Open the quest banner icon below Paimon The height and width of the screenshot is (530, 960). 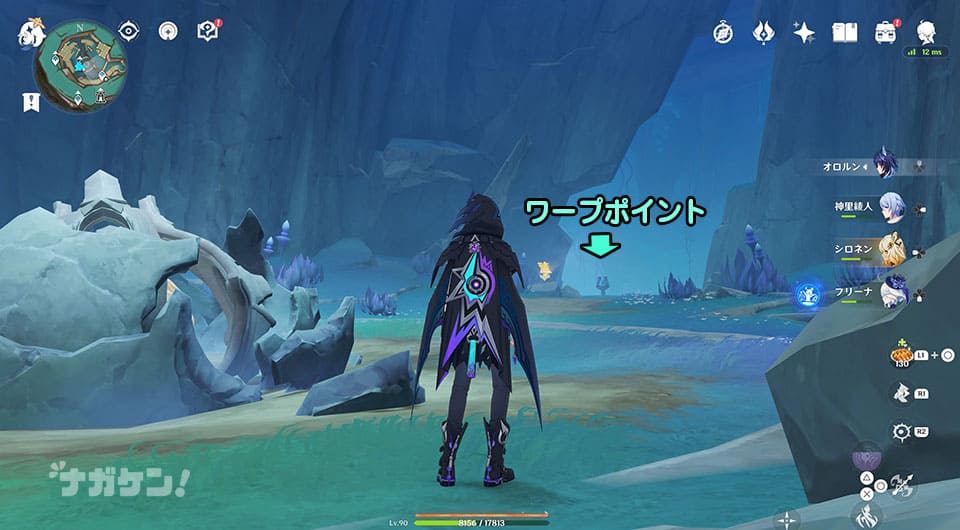tap(30, 101)
